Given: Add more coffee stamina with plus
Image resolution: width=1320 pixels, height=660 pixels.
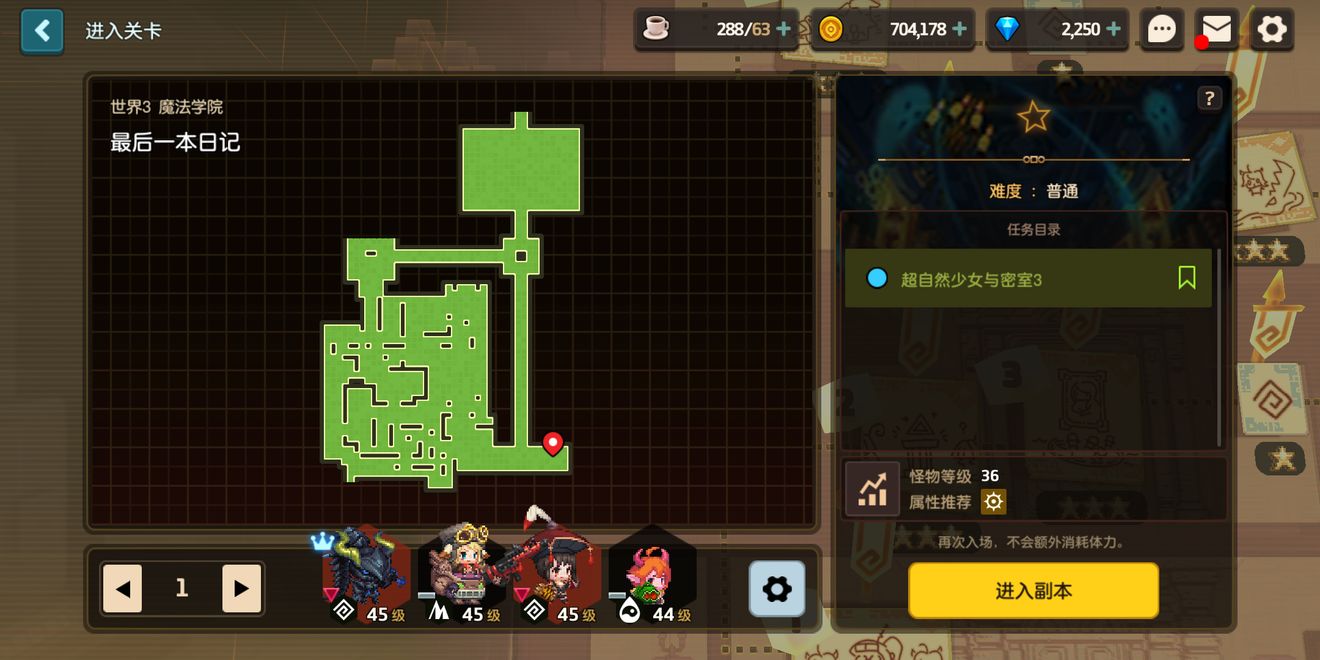Looking at the screenshot, I should coord(784,30).
